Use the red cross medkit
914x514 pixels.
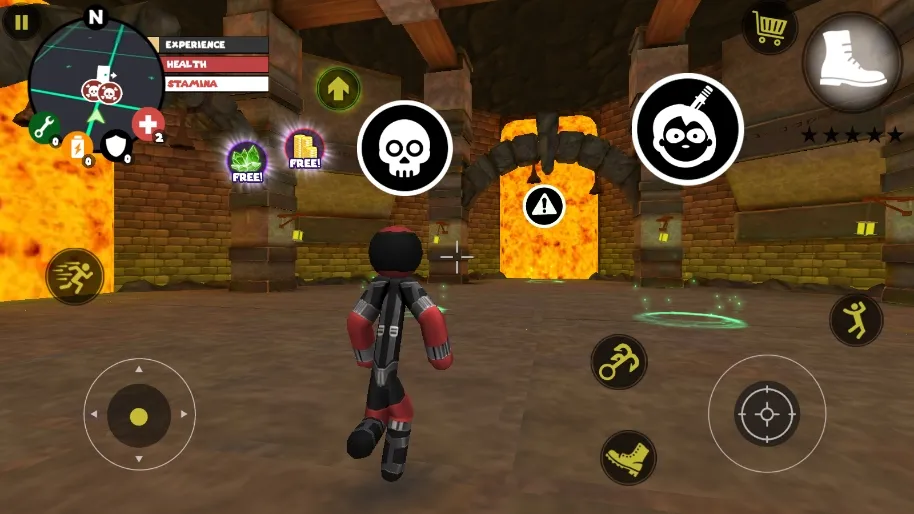tap(148, 124)
